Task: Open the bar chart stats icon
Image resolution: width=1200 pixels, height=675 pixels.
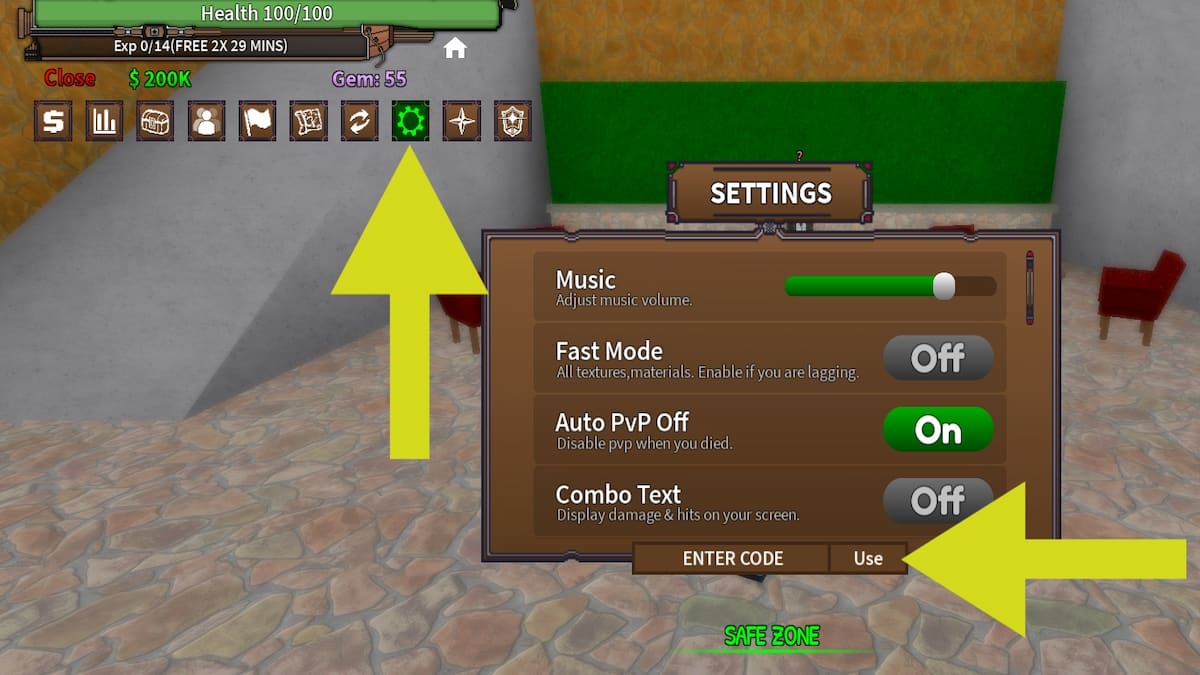Action: 104,121
